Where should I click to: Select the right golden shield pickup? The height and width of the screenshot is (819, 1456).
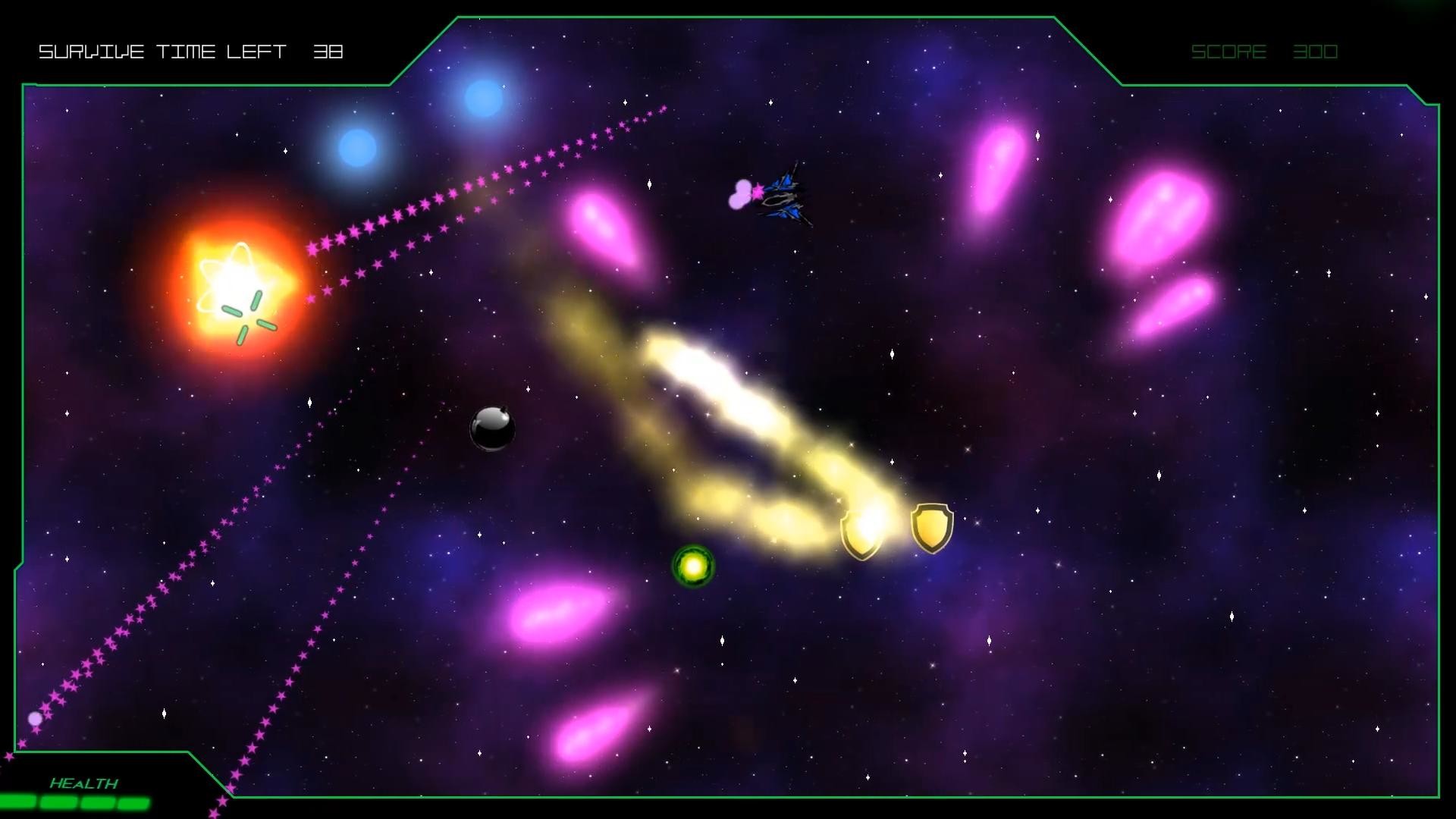point(931,529)
